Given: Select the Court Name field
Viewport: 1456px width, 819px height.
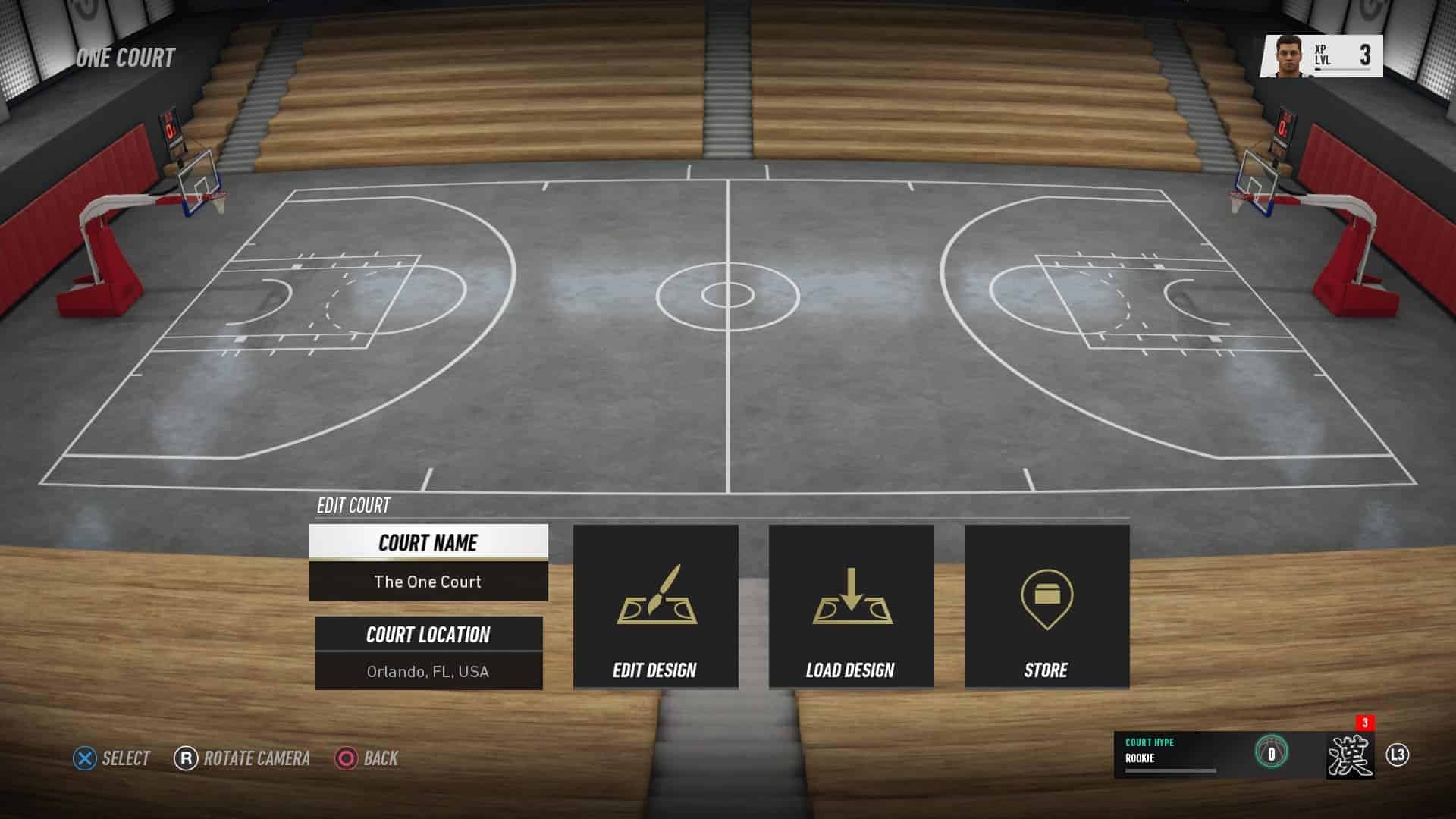Looking at the screenshot, I should pos(428,563).
